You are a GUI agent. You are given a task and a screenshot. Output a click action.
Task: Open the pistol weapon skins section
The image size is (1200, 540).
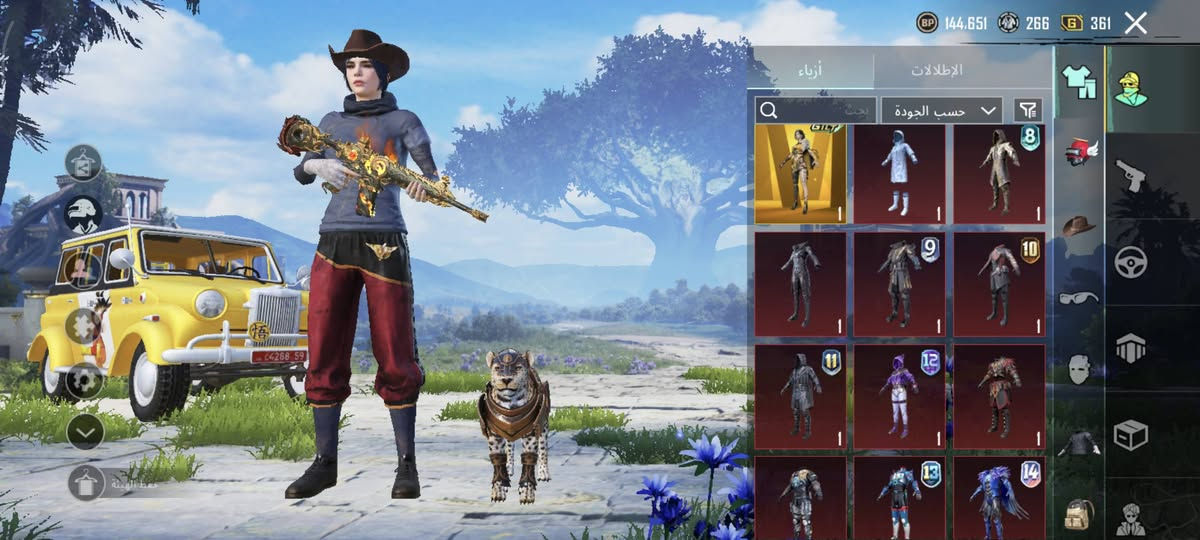pyautogui.click(x=1131, y=175)
